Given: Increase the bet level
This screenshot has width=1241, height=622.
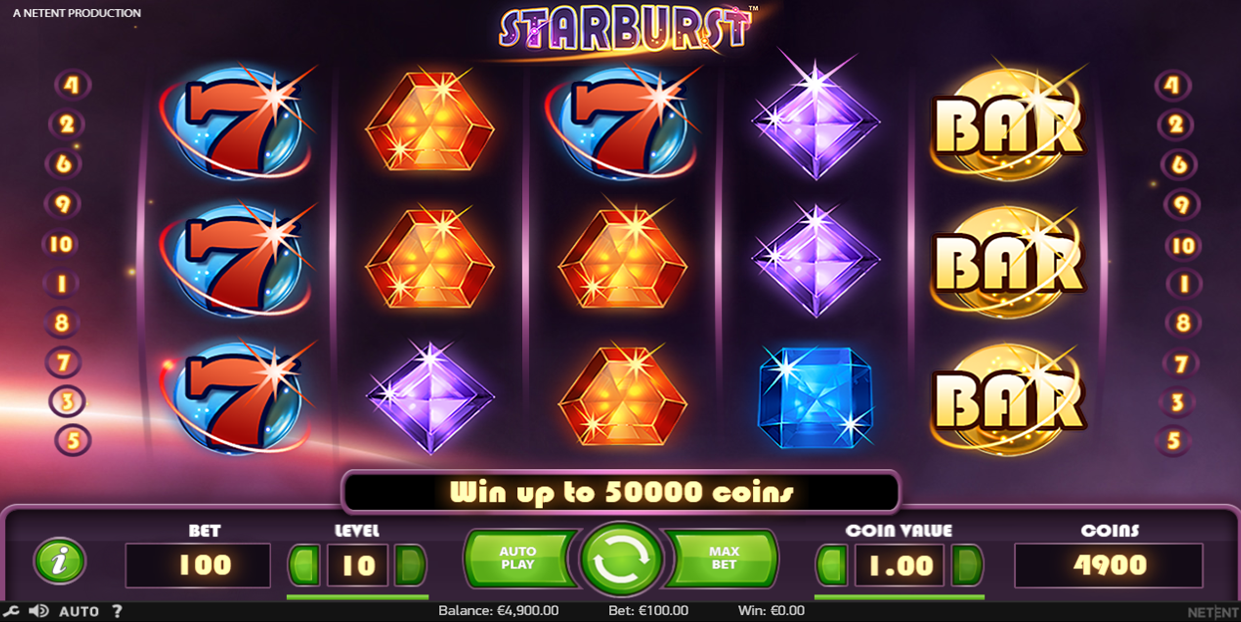Looking at the screenshot, I should tap(410, 565).
